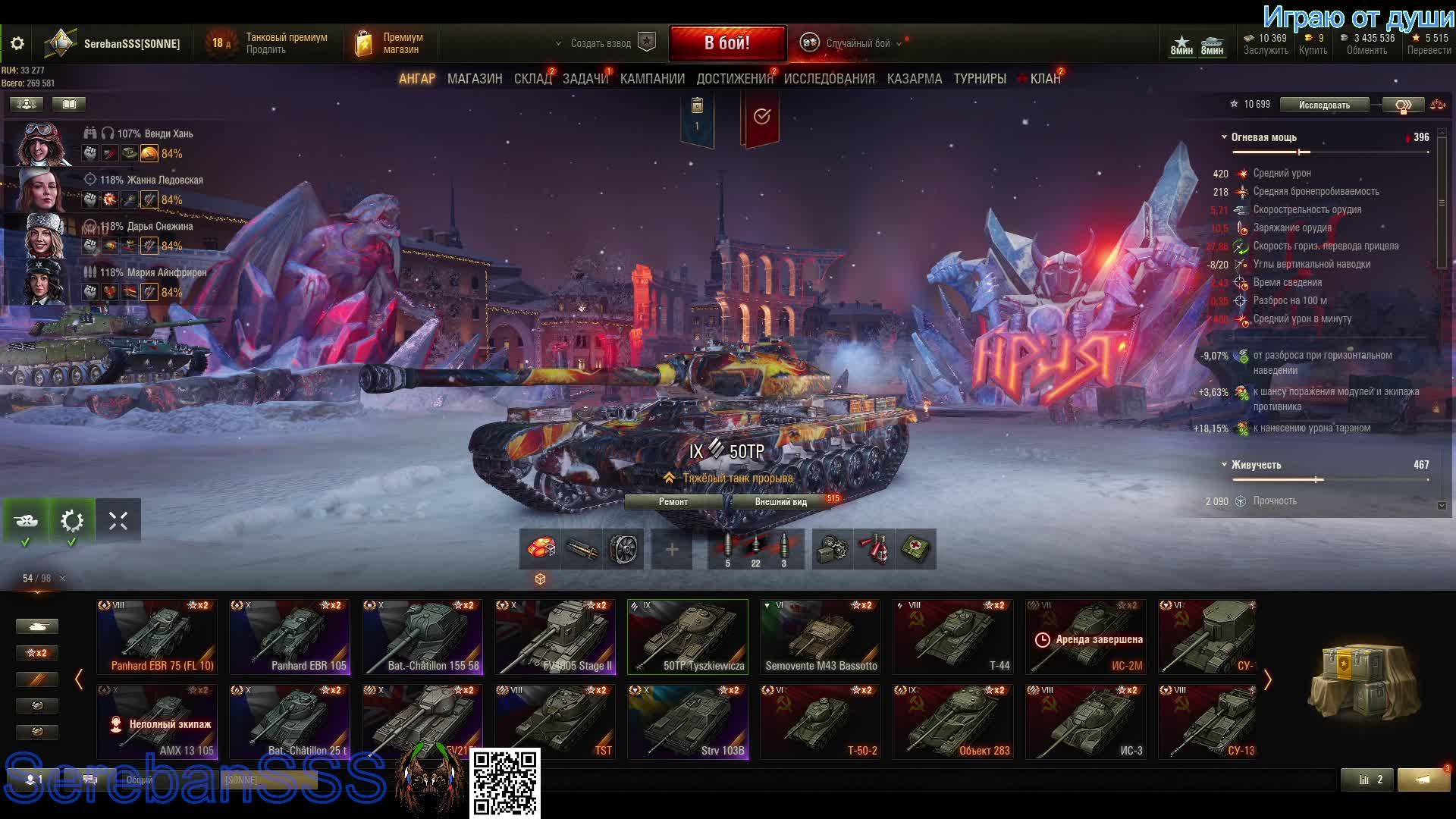Open the ИССЛЕДОВАНИЯ tab
The width and height of the screenshot is (1456, 819).
point(829,79)
